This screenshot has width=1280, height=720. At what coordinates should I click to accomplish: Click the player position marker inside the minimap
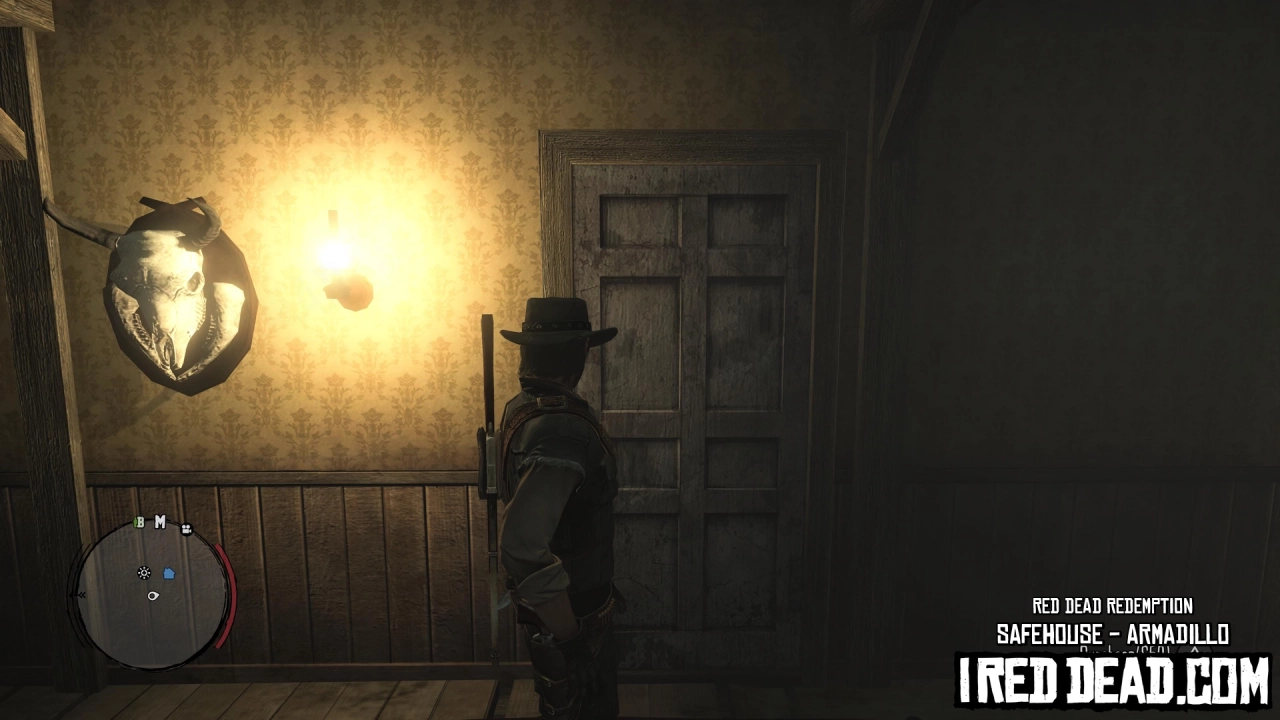pyautogui.click(x=153, y=596)
